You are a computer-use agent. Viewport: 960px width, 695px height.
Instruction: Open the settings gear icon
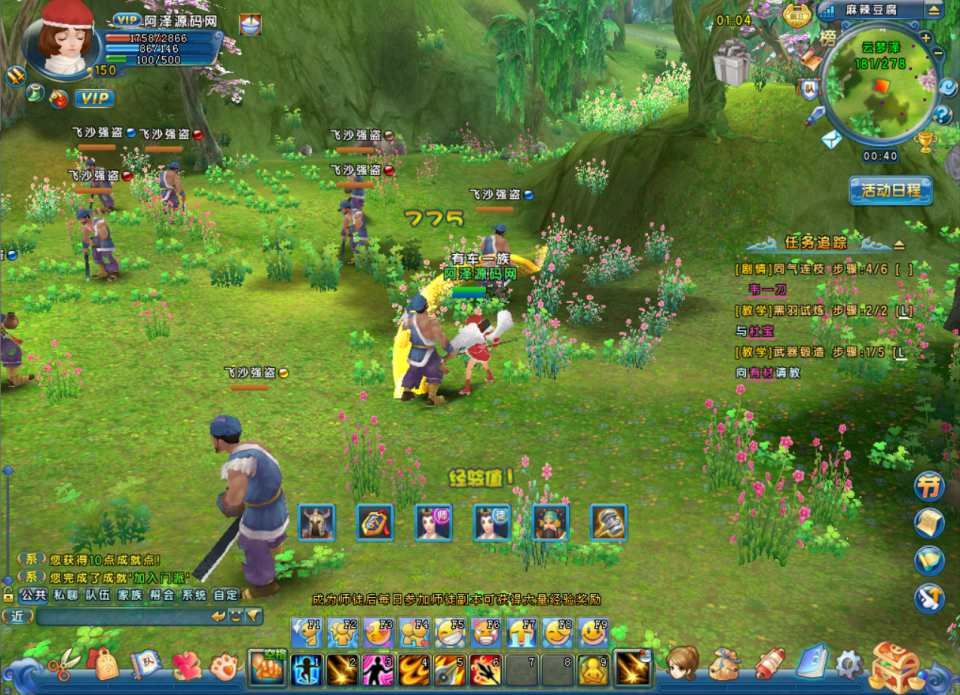(x=849, y=663)
